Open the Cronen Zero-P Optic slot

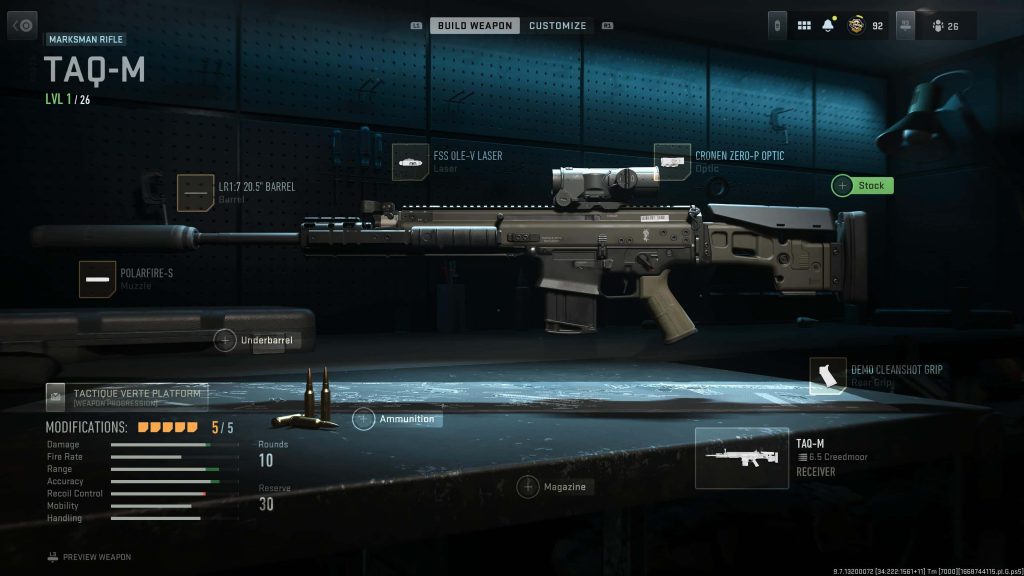672,162
